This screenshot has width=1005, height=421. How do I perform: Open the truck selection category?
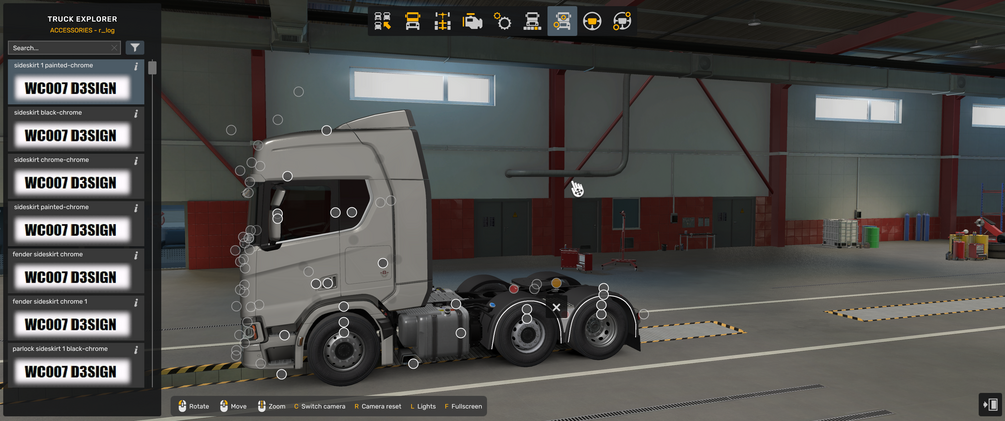(x=383, y=21)
